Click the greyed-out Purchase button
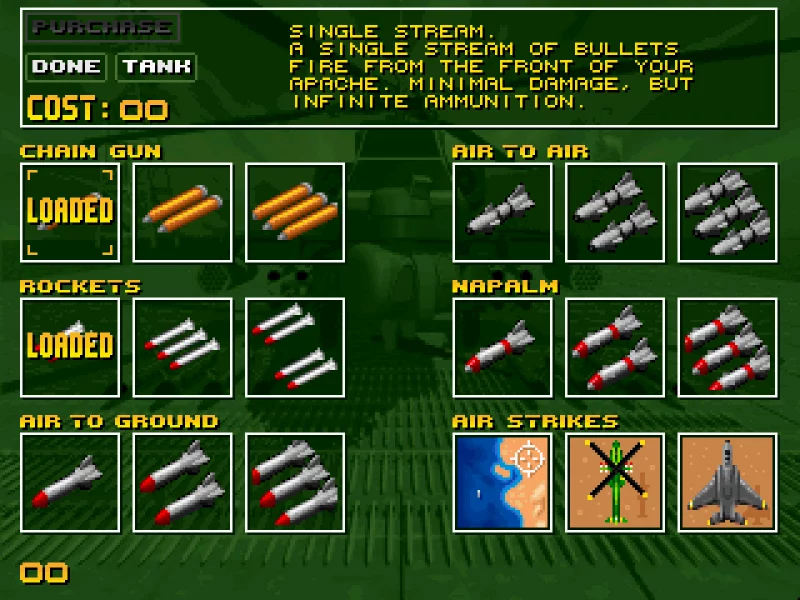This screenshot has height=600, width=800. pyautogui.click(x=103, y=27)
